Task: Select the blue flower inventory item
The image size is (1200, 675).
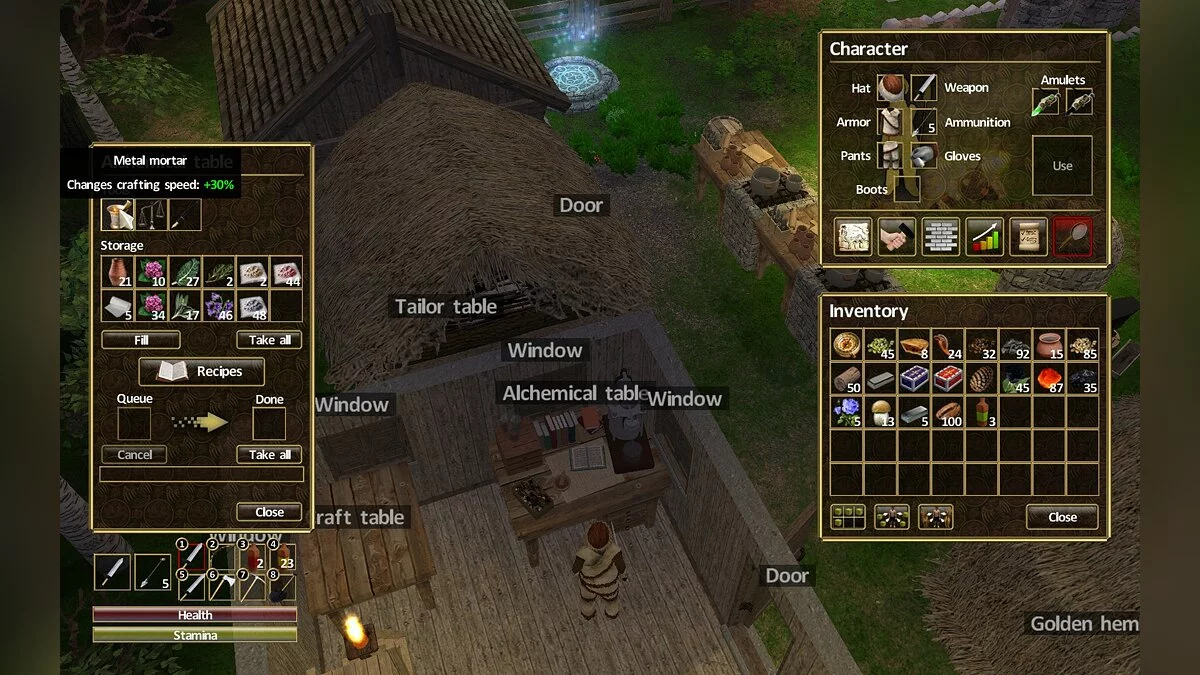Action: 847,412
